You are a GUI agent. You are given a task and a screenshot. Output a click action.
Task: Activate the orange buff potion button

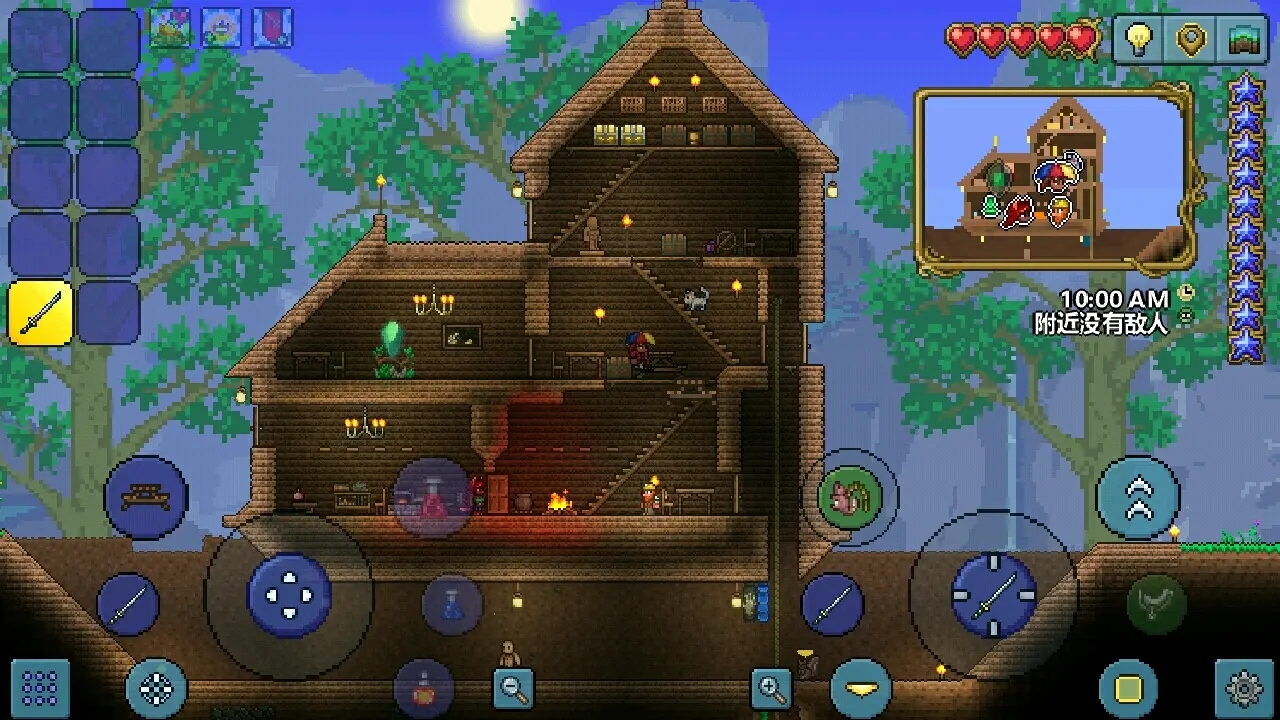pyautogui.click(x=424, y=688)
